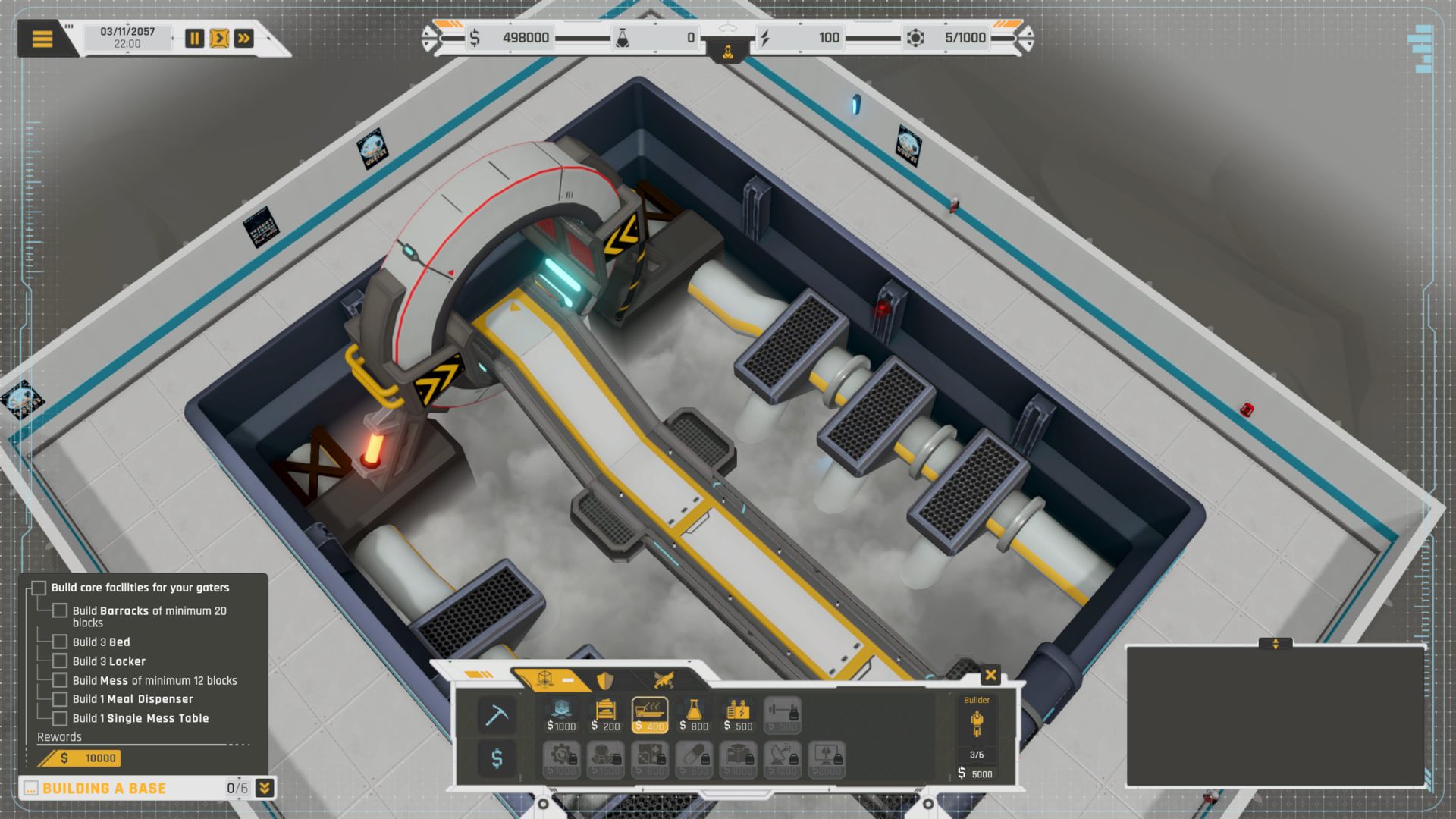This screenshot has height=819, width=1456.
Task: Switch to the weapons tab
Action: pyautogui.click(x=664, y=680)
